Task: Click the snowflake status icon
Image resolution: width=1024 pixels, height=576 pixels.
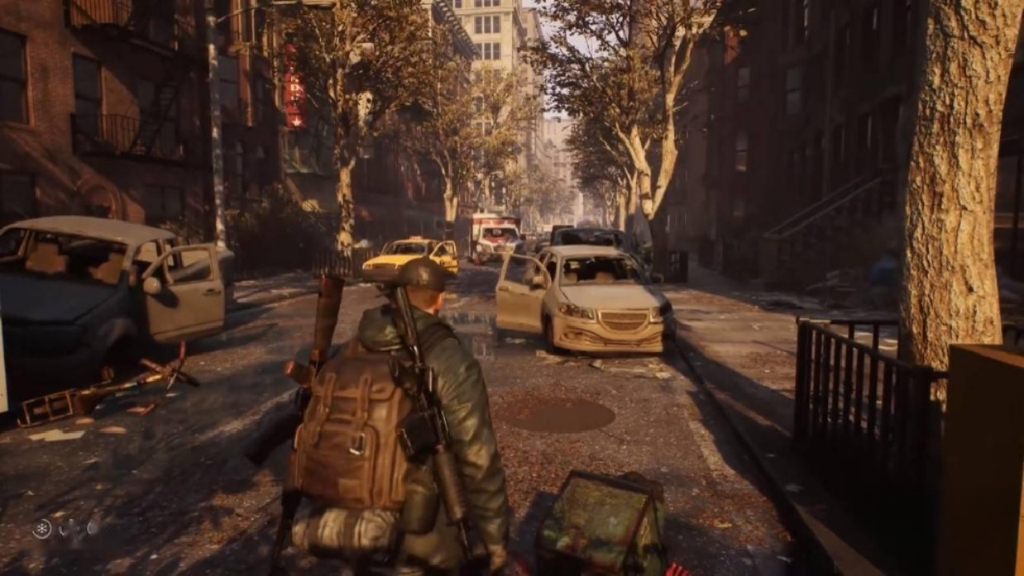Action: coord(41,529)
